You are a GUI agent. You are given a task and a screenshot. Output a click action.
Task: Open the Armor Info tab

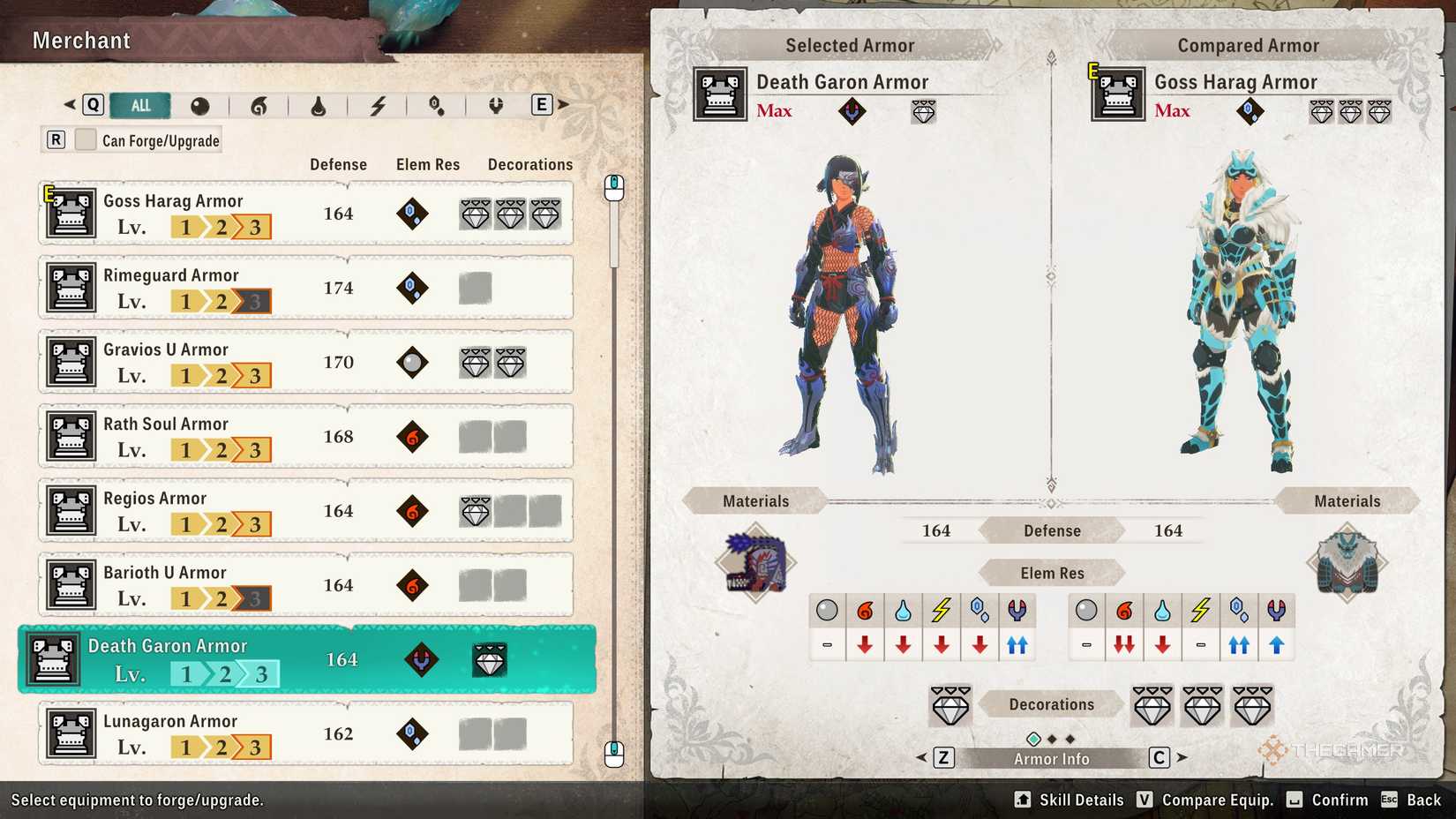tap(1050, 757)
